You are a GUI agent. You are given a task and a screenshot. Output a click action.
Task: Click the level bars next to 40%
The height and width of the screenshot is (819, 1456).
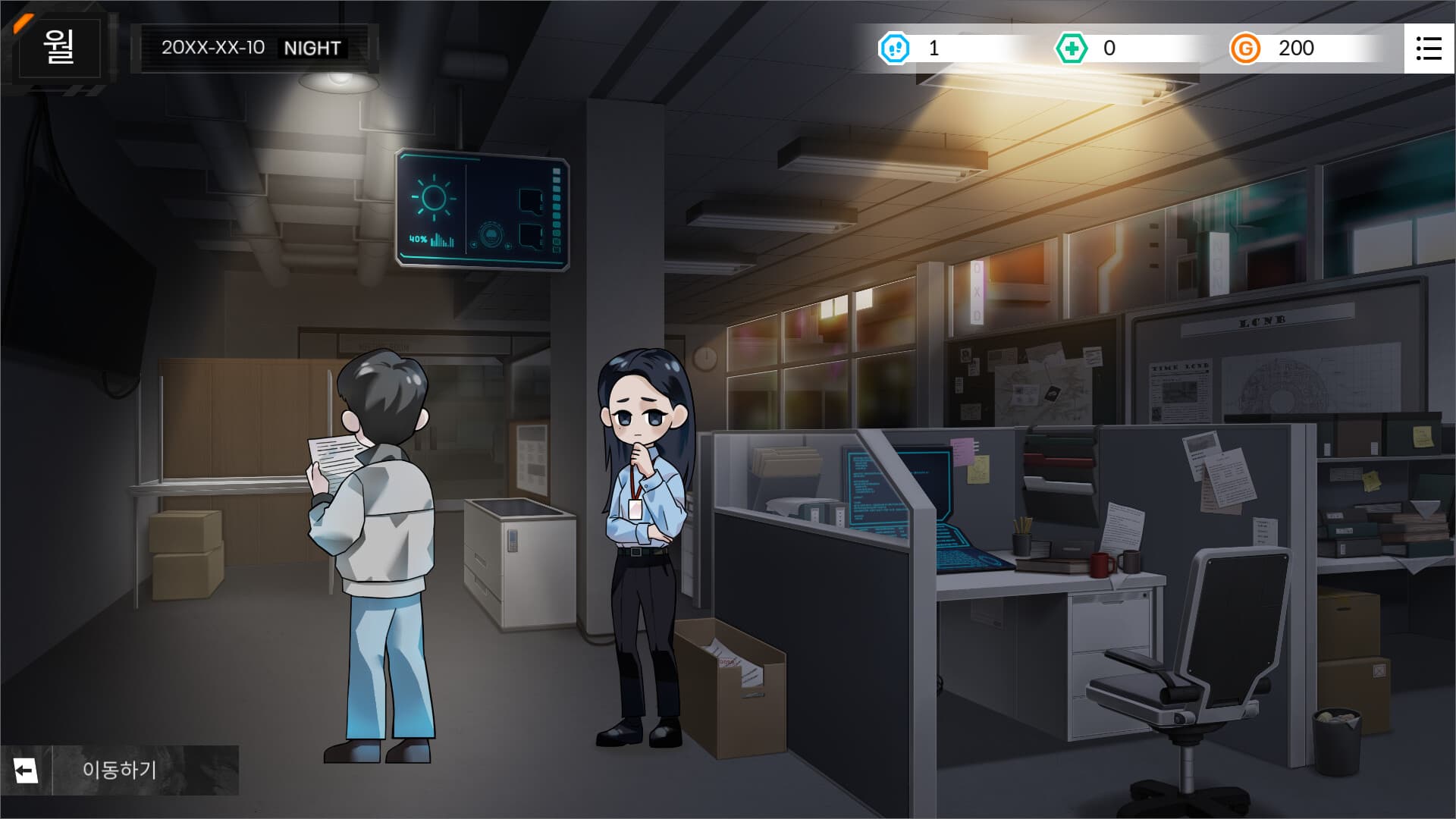[x=442, y=240]
